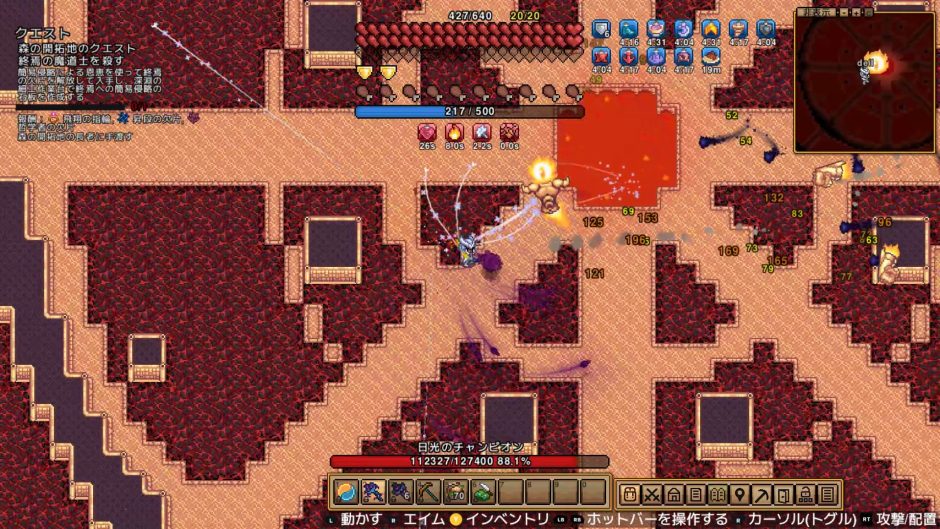The width and height of the screenshot is (940, 529).
Task: Click the door icon toolbar button
Action: tap(784, 494)
